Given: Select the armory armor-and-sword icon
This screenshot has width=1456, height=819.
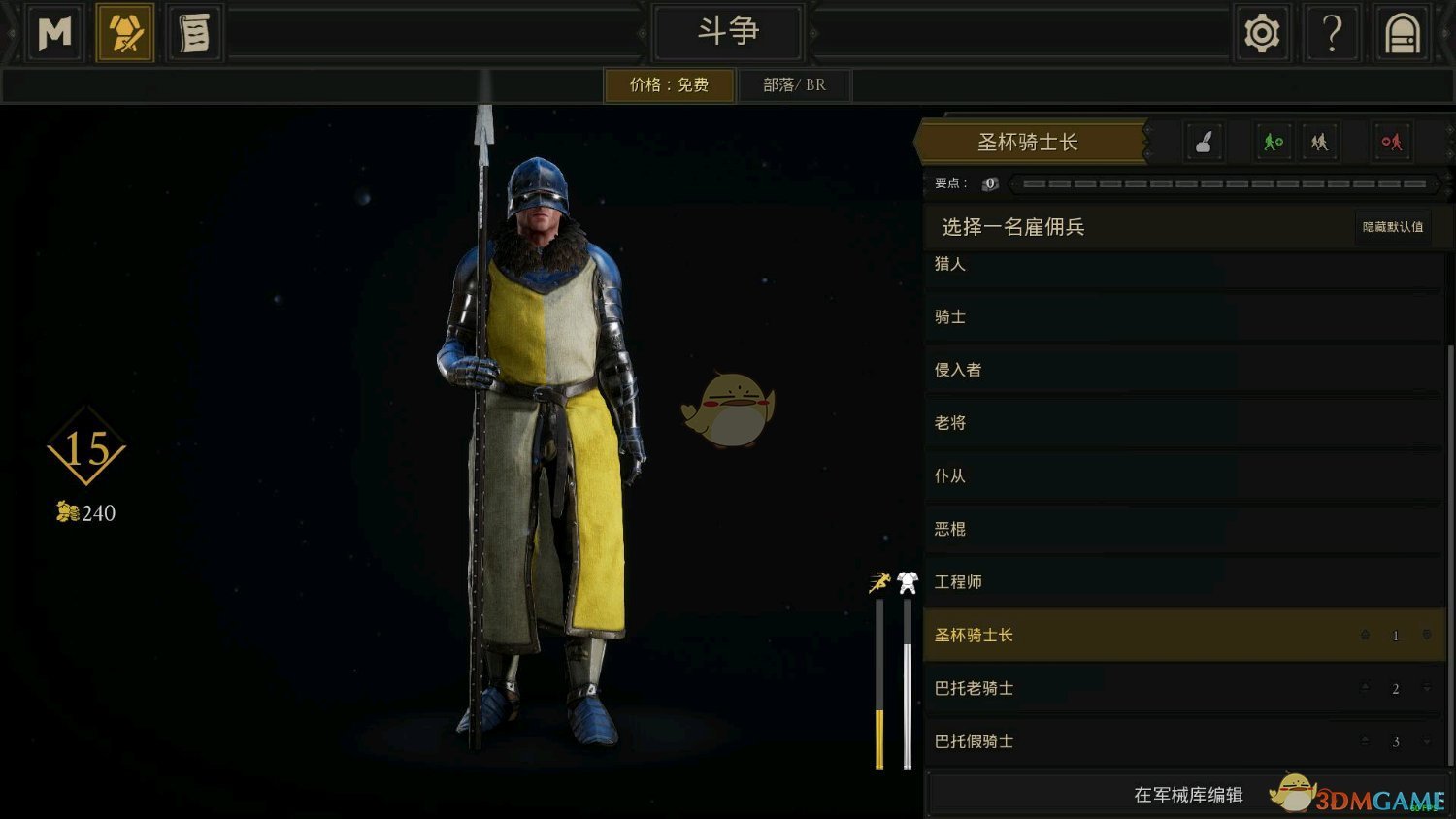Looking at the screenshot, I should point(124,33).
